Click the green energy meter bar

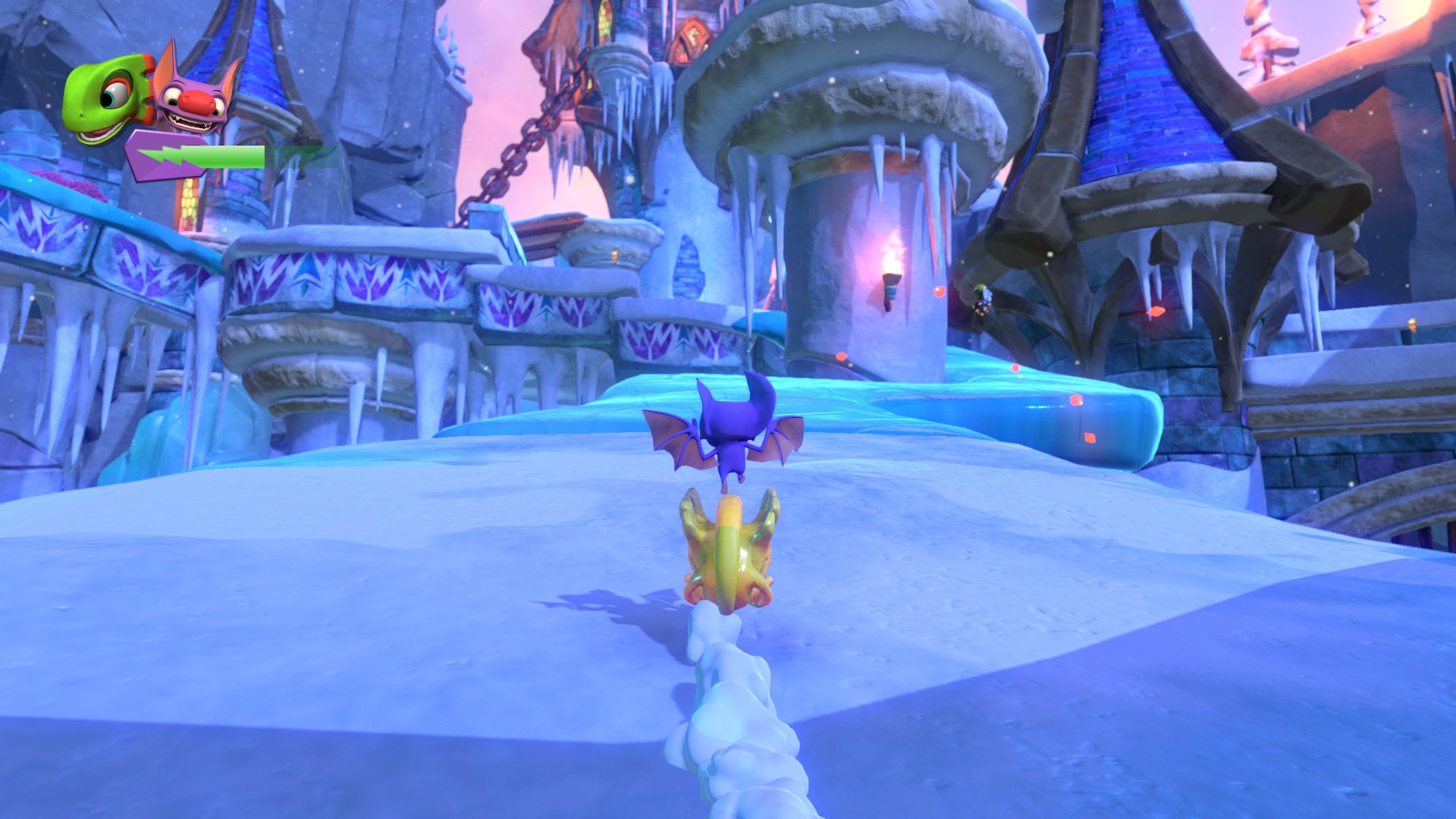pyautogui.click(x=227, y=157)
